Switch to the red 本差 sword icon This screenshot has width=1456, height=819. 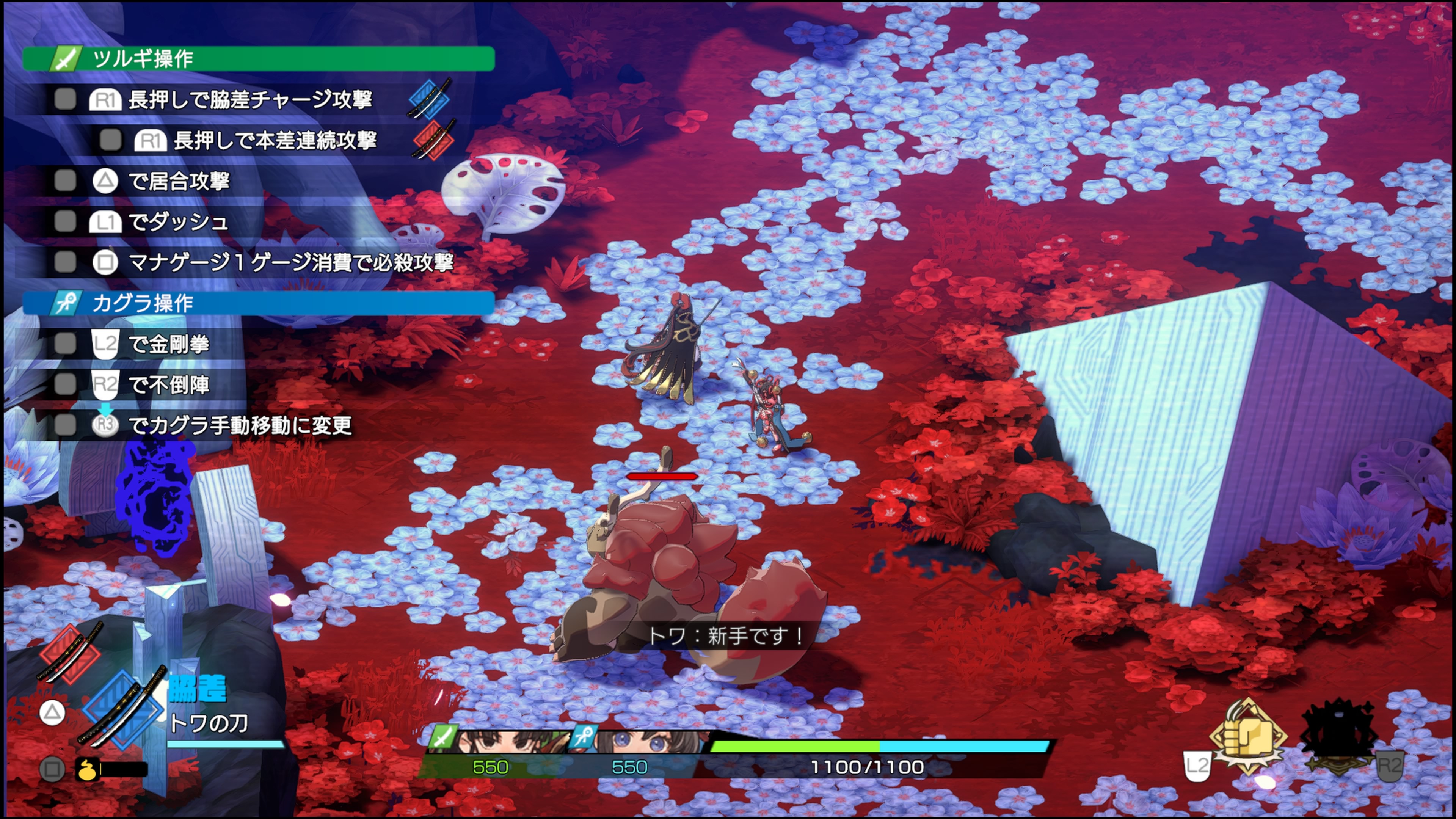pyautogui.click(x=70, y=653)
